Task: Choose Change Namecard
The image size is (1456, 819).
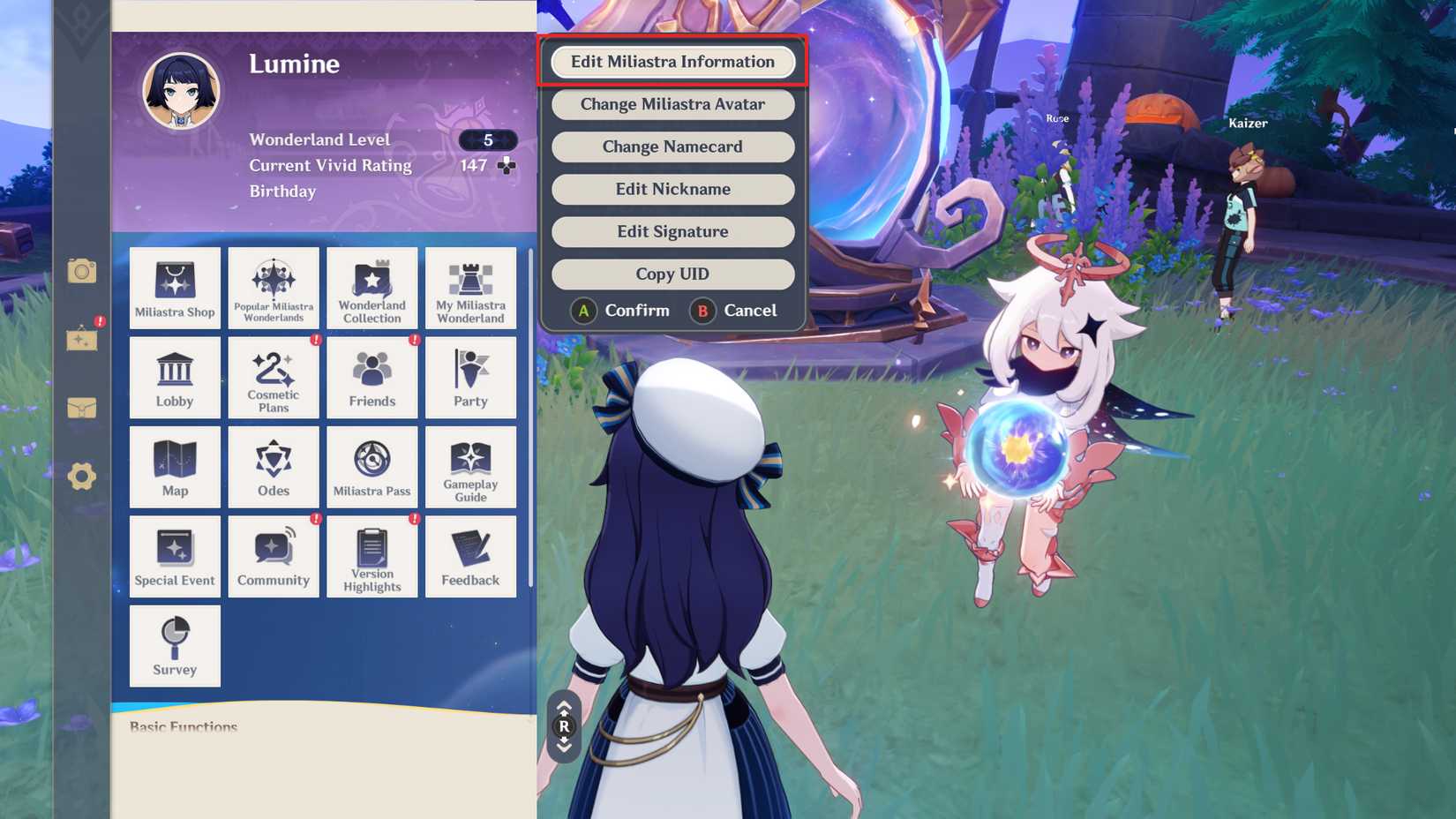Action: pos(672,147)
